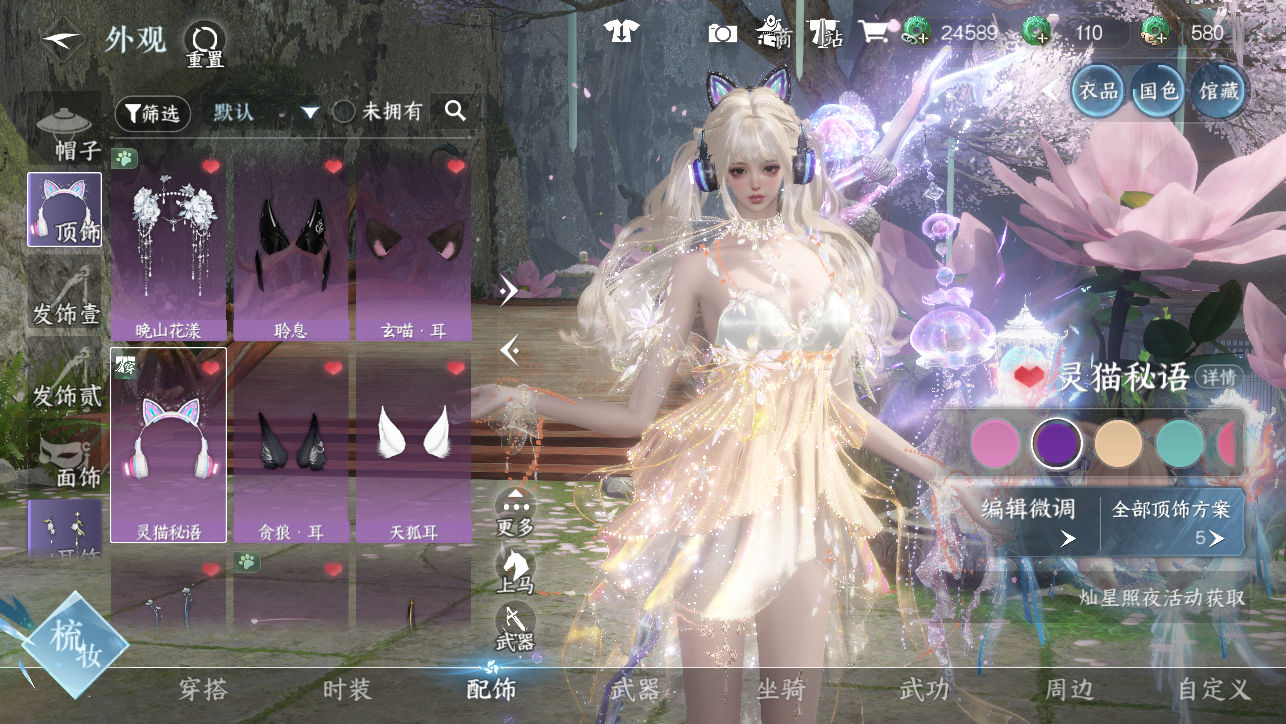Viewport: 1286px width, 724px height.
Task: Select the 面饰 category
Action: pos(65,461)
